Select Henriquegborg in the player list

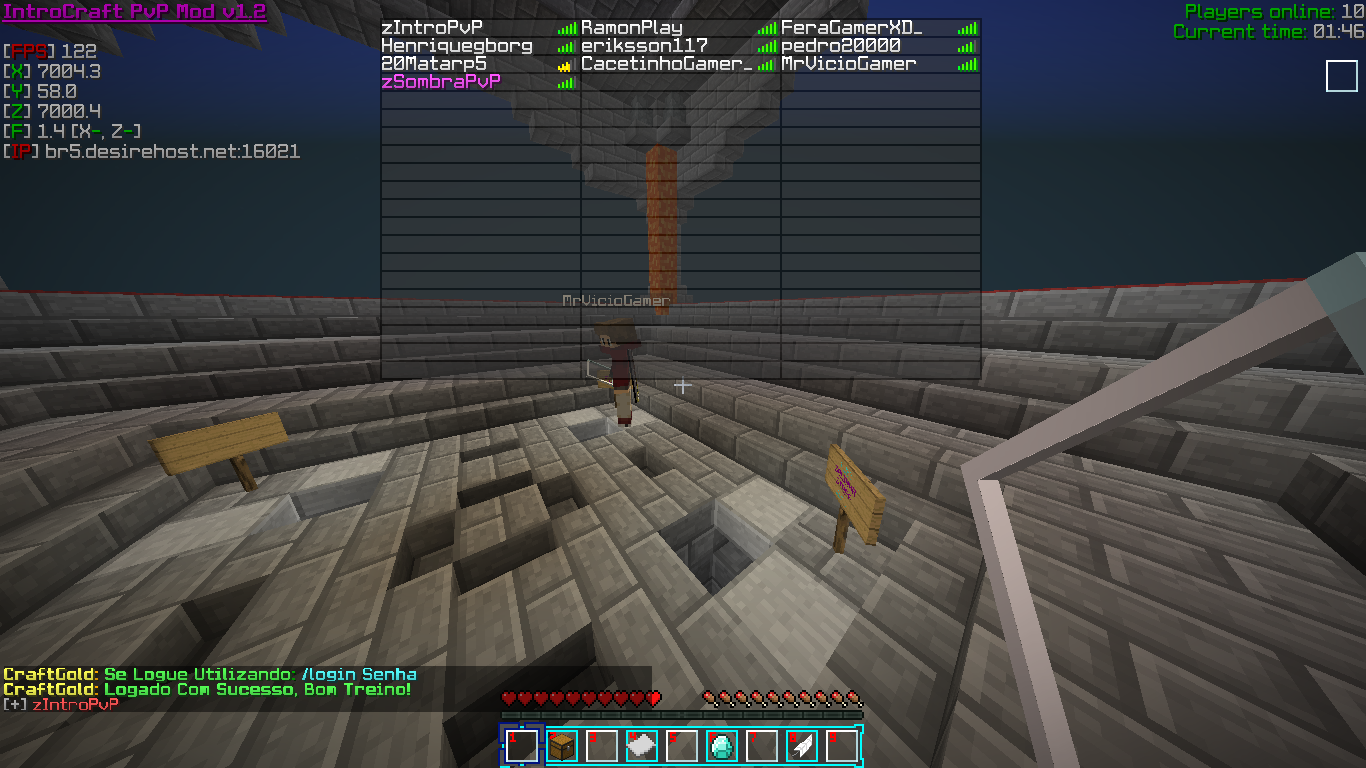456,46
